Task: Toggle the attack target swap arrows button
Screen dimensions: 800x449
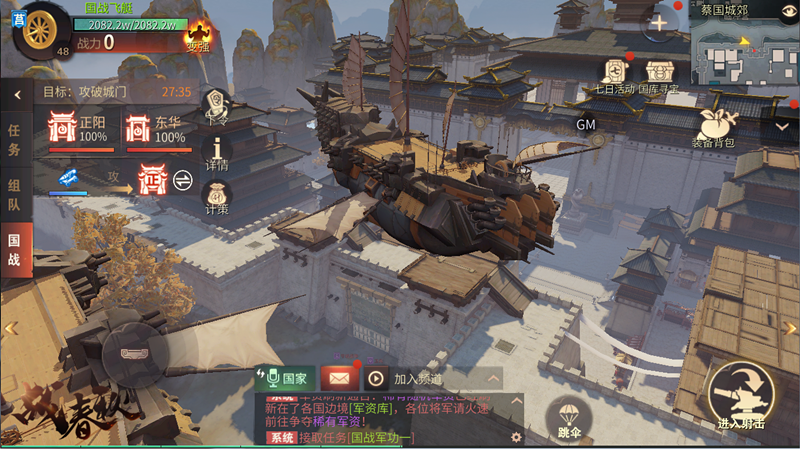Action: click(183, 179)
